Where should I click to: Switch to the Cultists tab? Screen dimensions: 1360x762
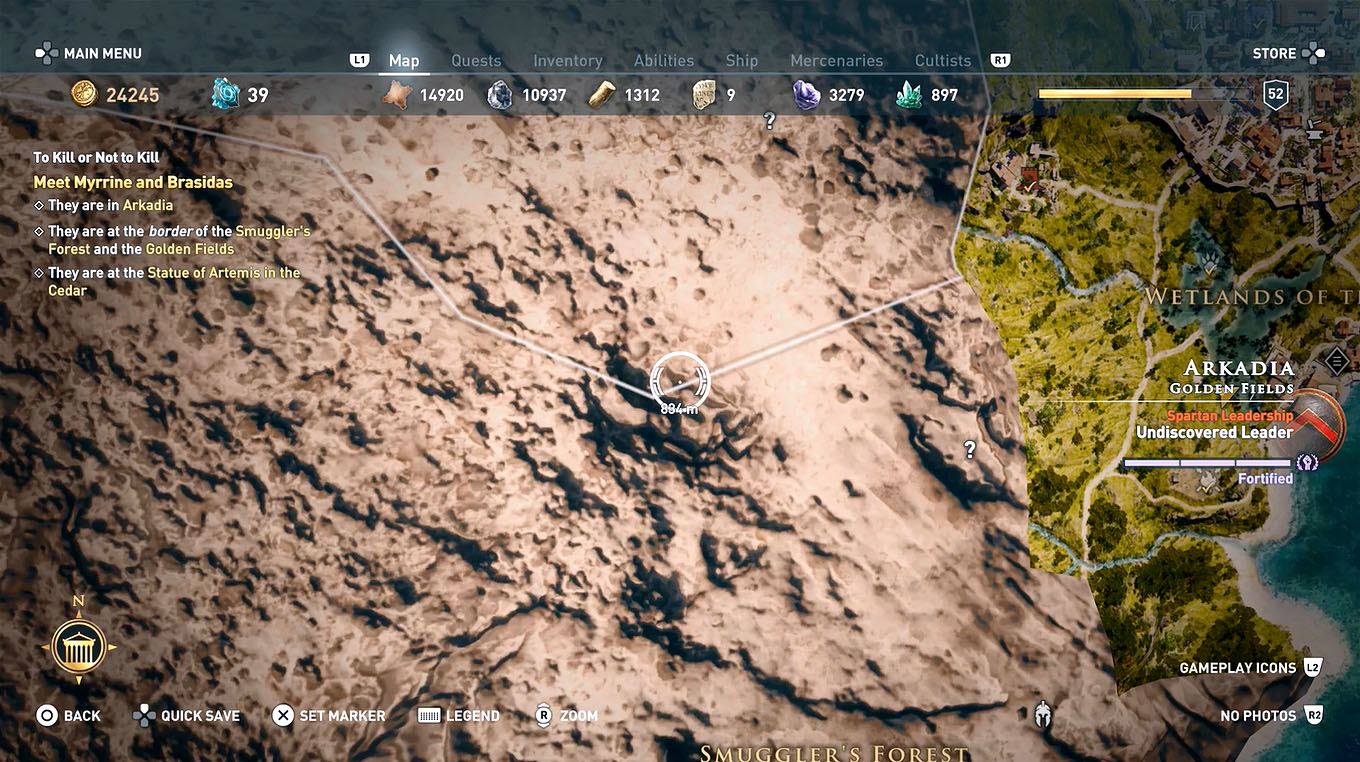tap(941, 60)
